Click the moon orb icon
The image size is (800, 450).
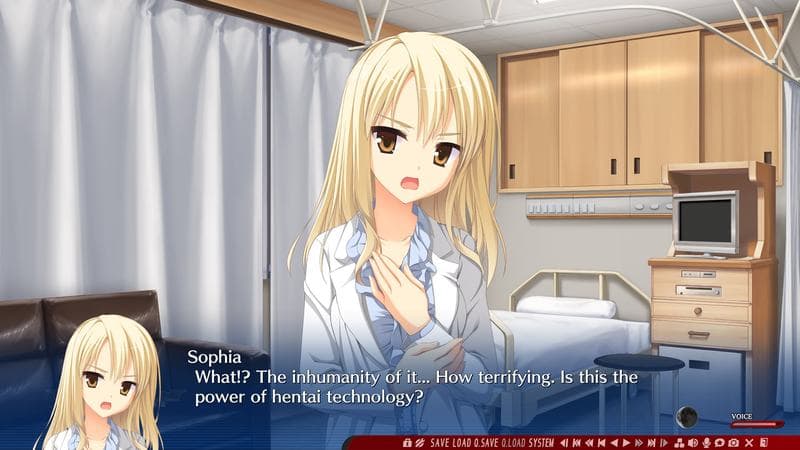click(687, 416)
